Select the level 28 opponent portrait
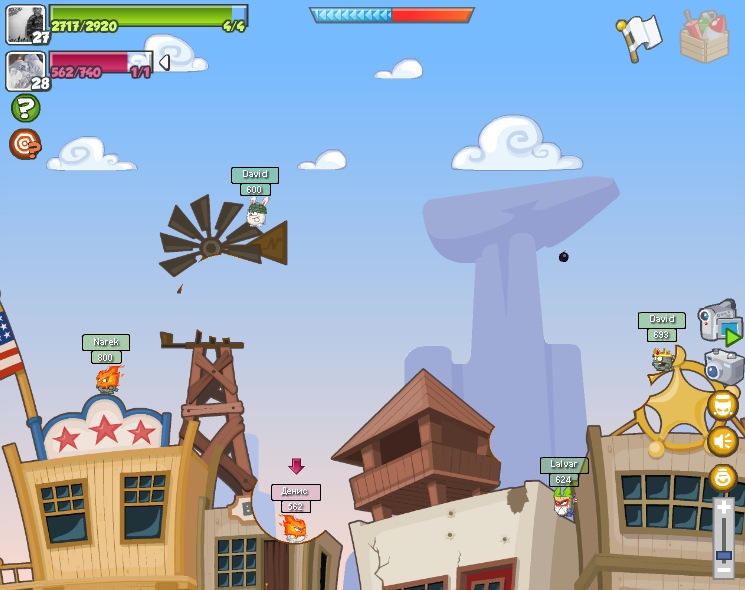The width and height of the screenshot is (745, 590). point(26,71)
